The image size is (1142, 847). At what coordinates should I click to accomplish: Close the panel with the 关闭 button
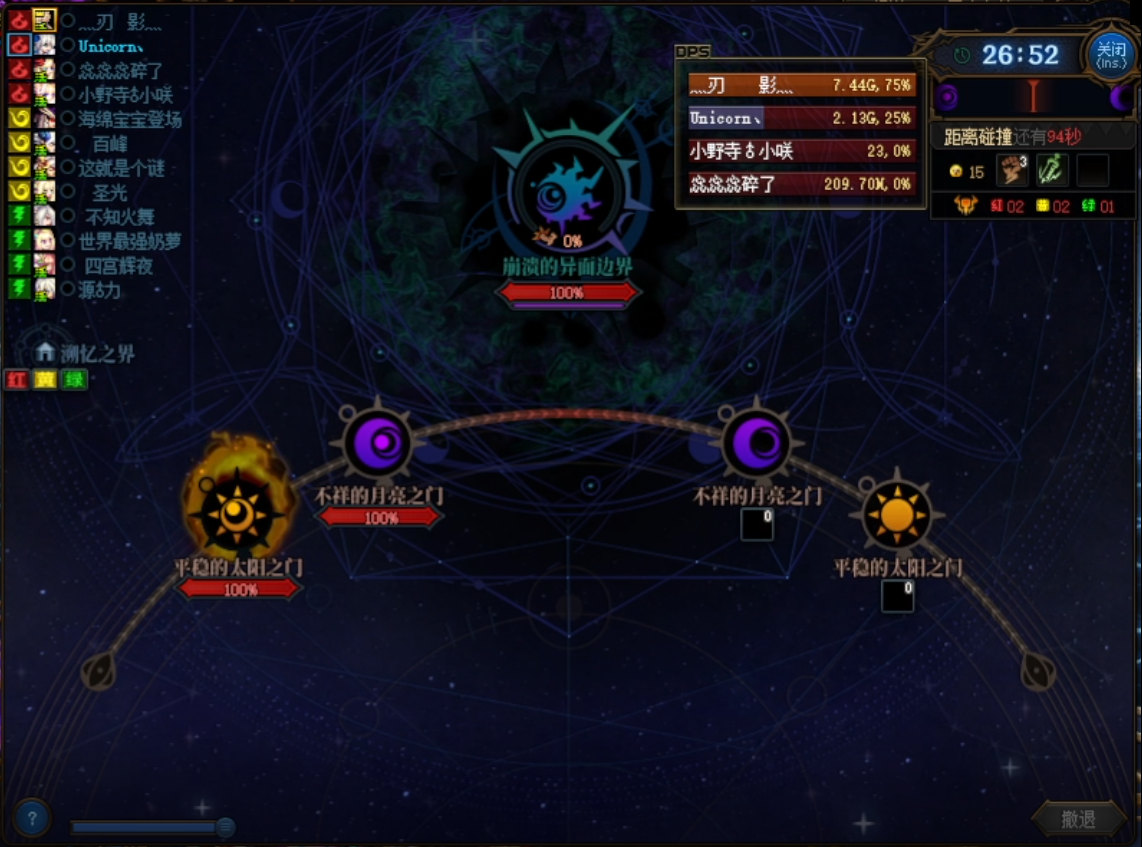(x=1110, y=55)
